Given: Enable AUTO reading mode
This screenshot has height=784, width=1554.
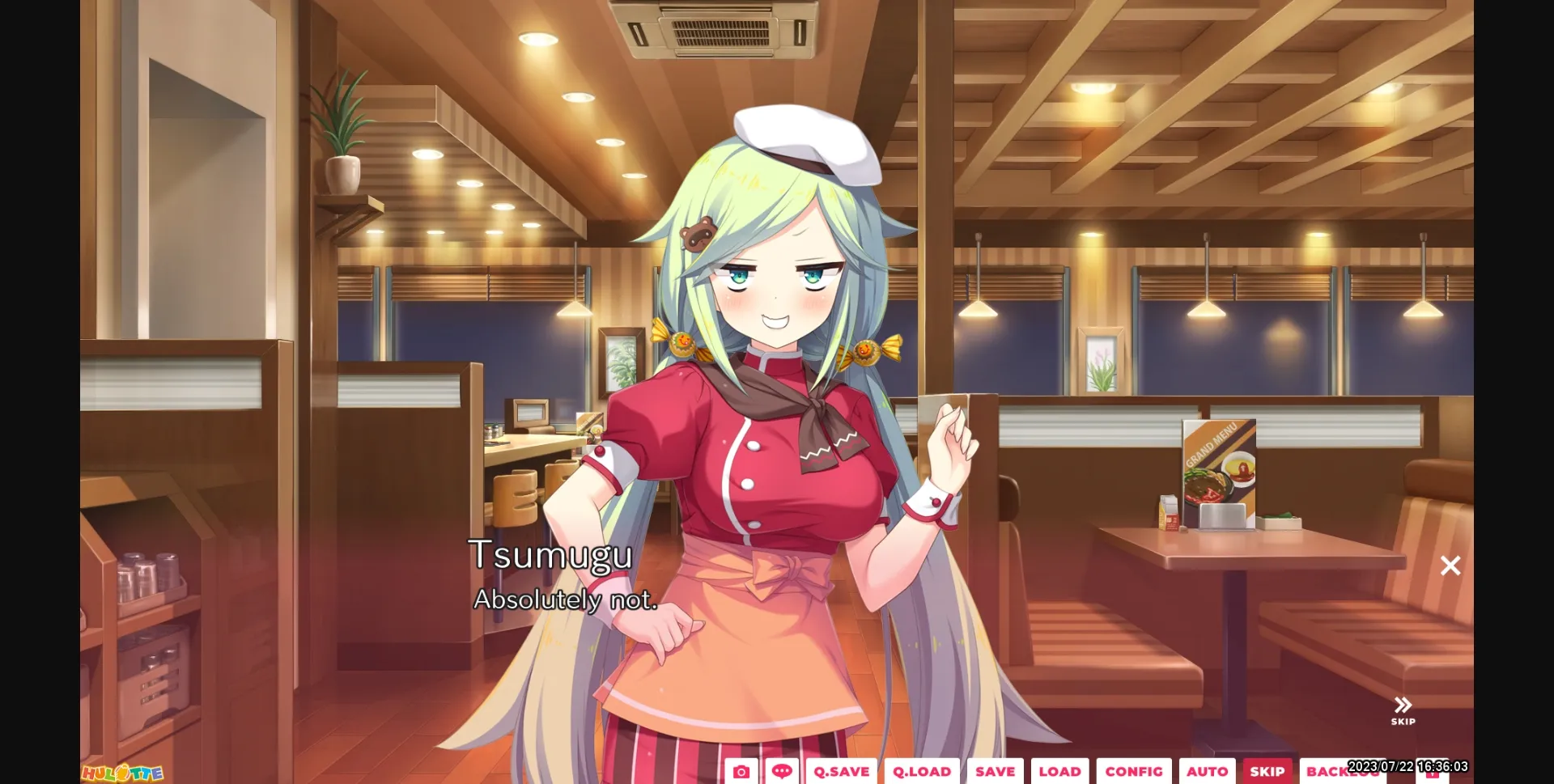Looking at the screenshot, I should click(1208, 771).
